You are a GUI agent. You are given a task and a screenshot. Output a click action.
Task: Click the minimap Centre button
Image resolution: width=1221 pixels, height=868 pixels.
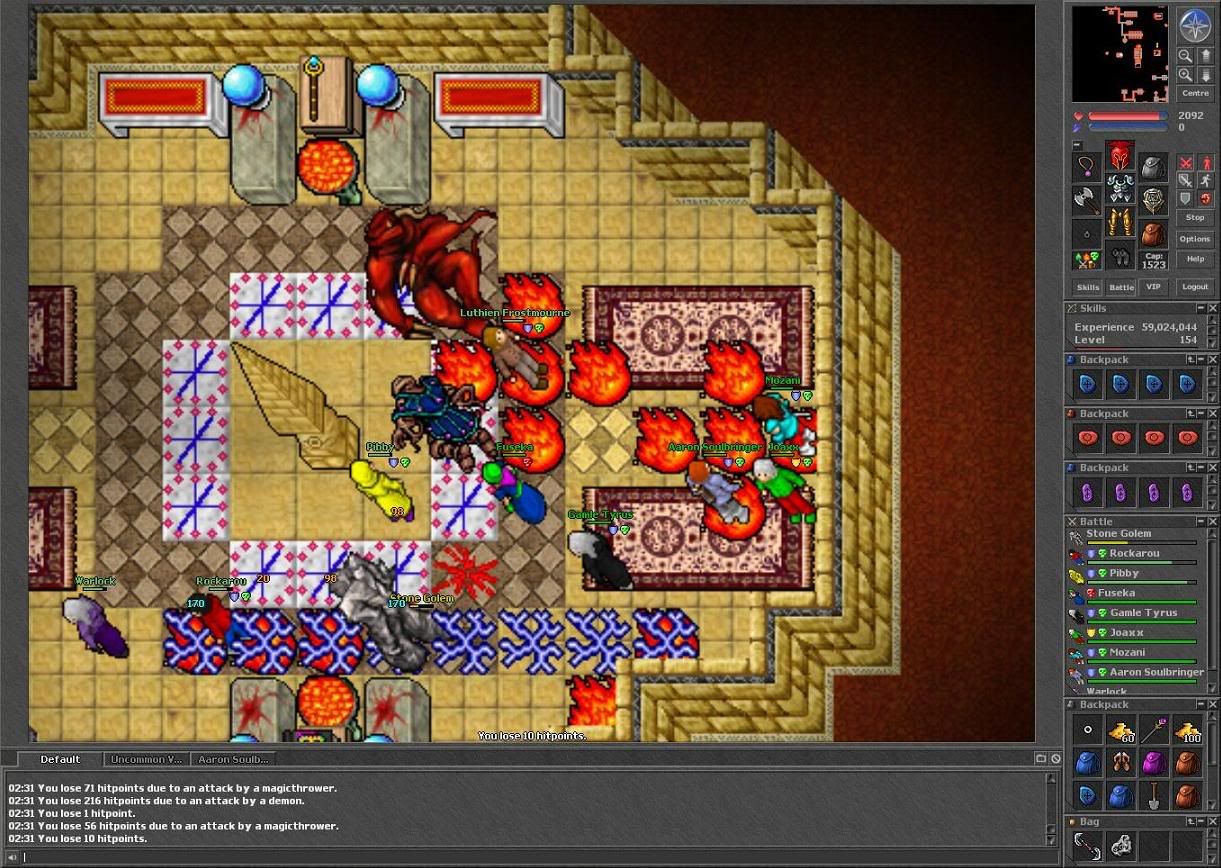point(1195,93)
